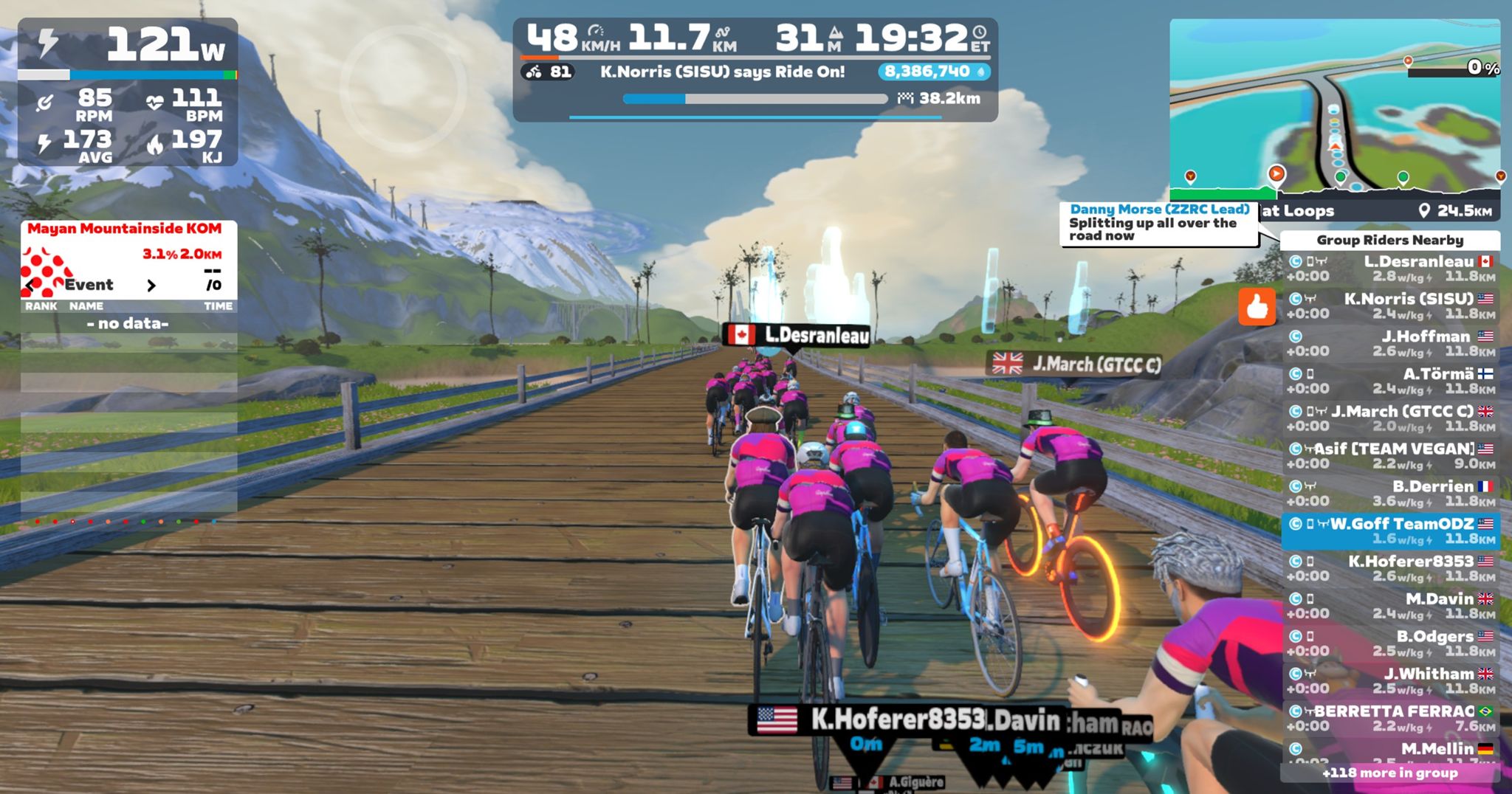
Task: Select M.Davin in the riders list
Action: (x=1390, y=606)
